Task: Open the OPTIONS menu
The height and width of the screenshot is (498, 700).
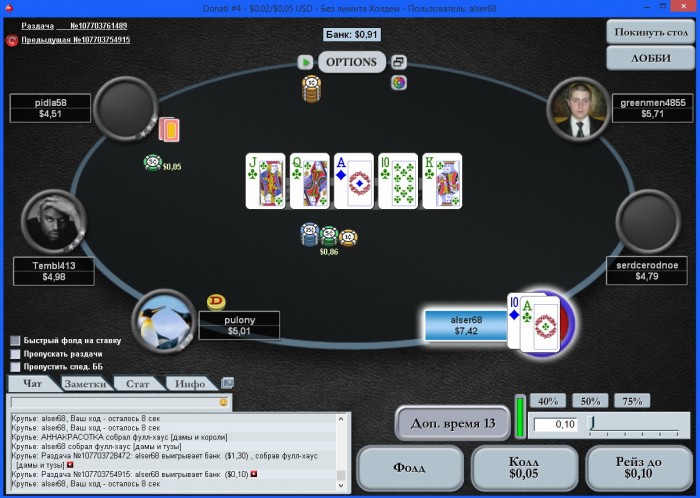Action: tap(352, 62)
